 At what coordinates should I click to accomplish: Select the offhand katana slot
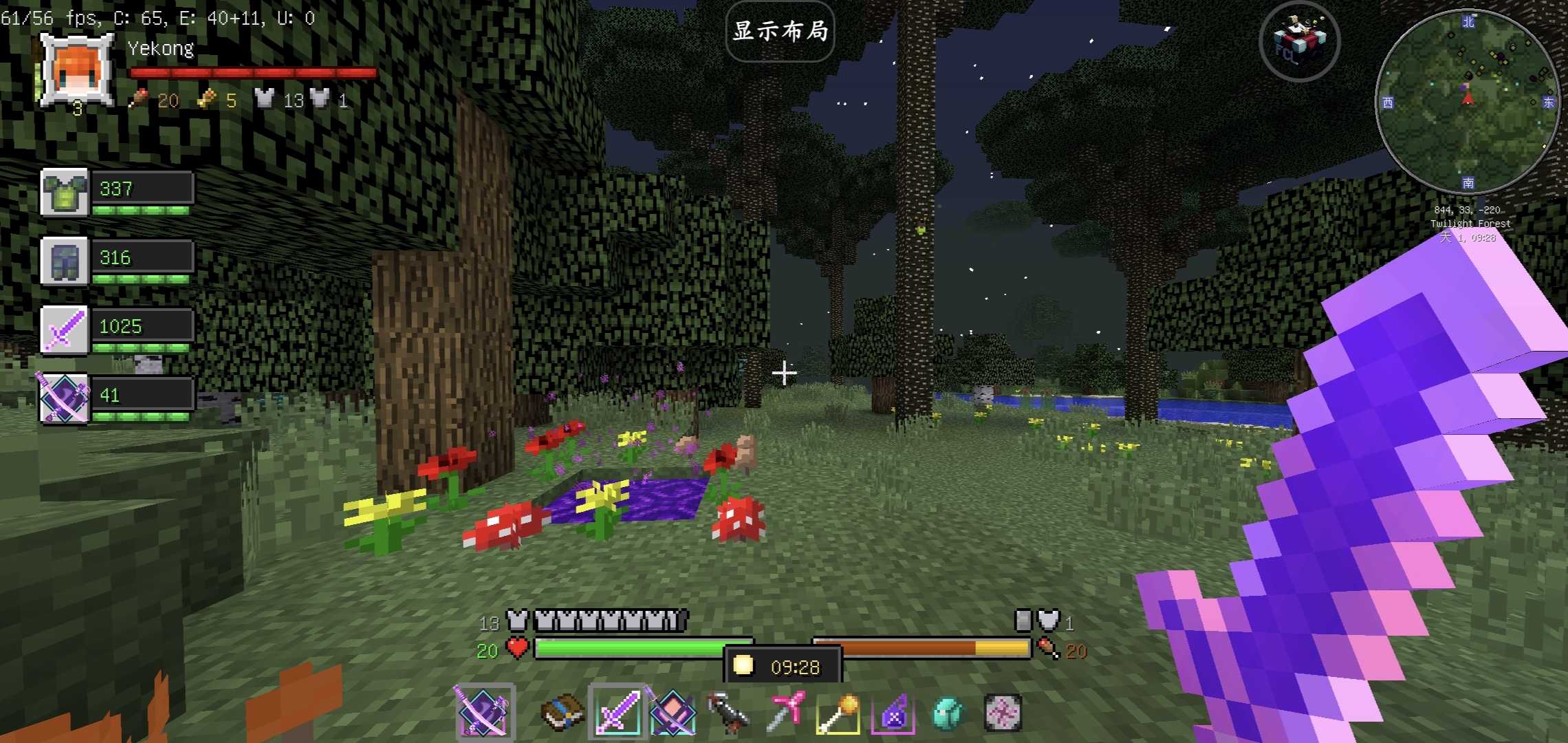pos(483,712)
